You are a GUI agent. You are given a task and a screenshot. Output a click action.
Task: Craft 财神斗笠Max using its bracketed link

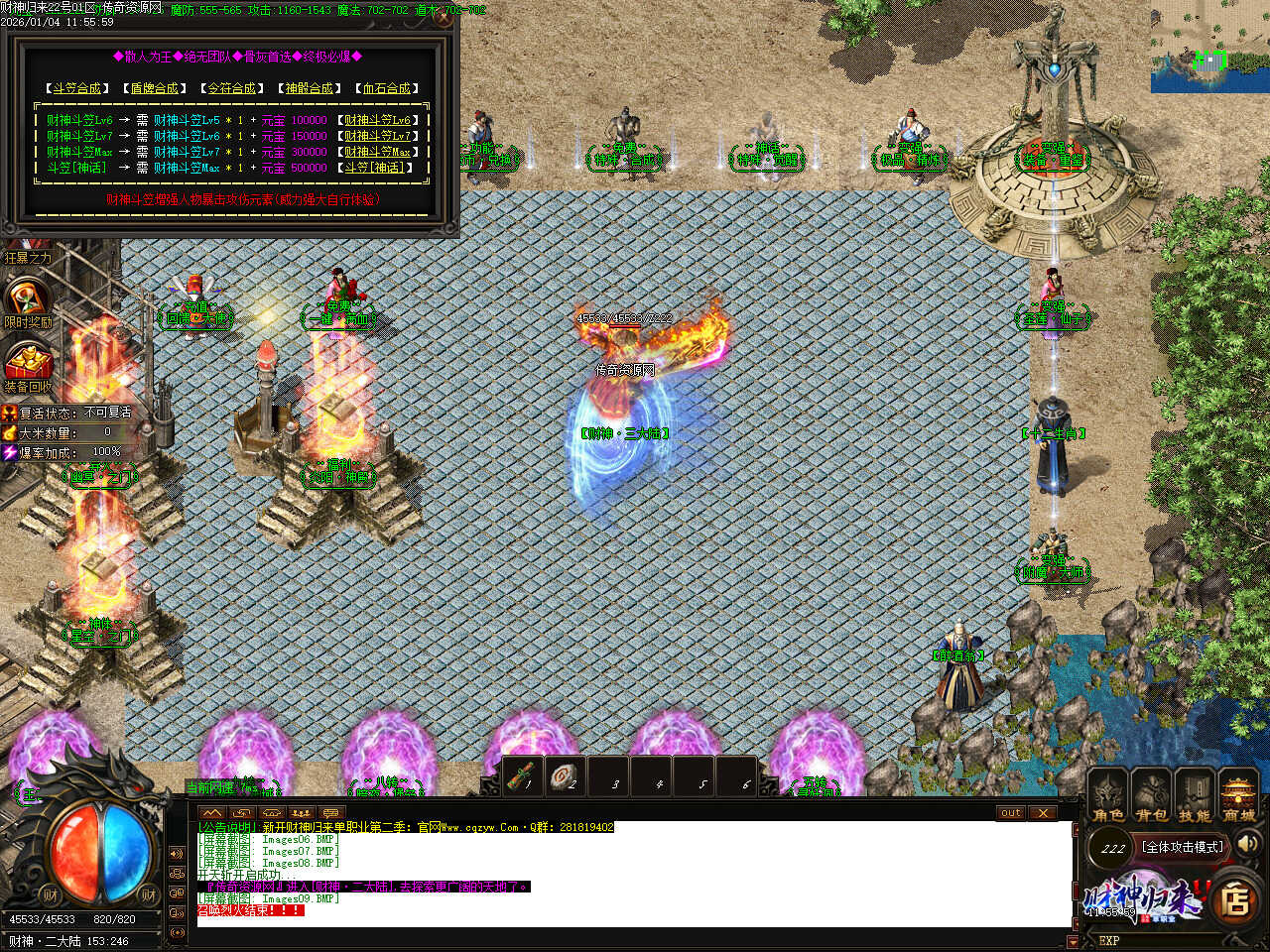tap(377, 152)
